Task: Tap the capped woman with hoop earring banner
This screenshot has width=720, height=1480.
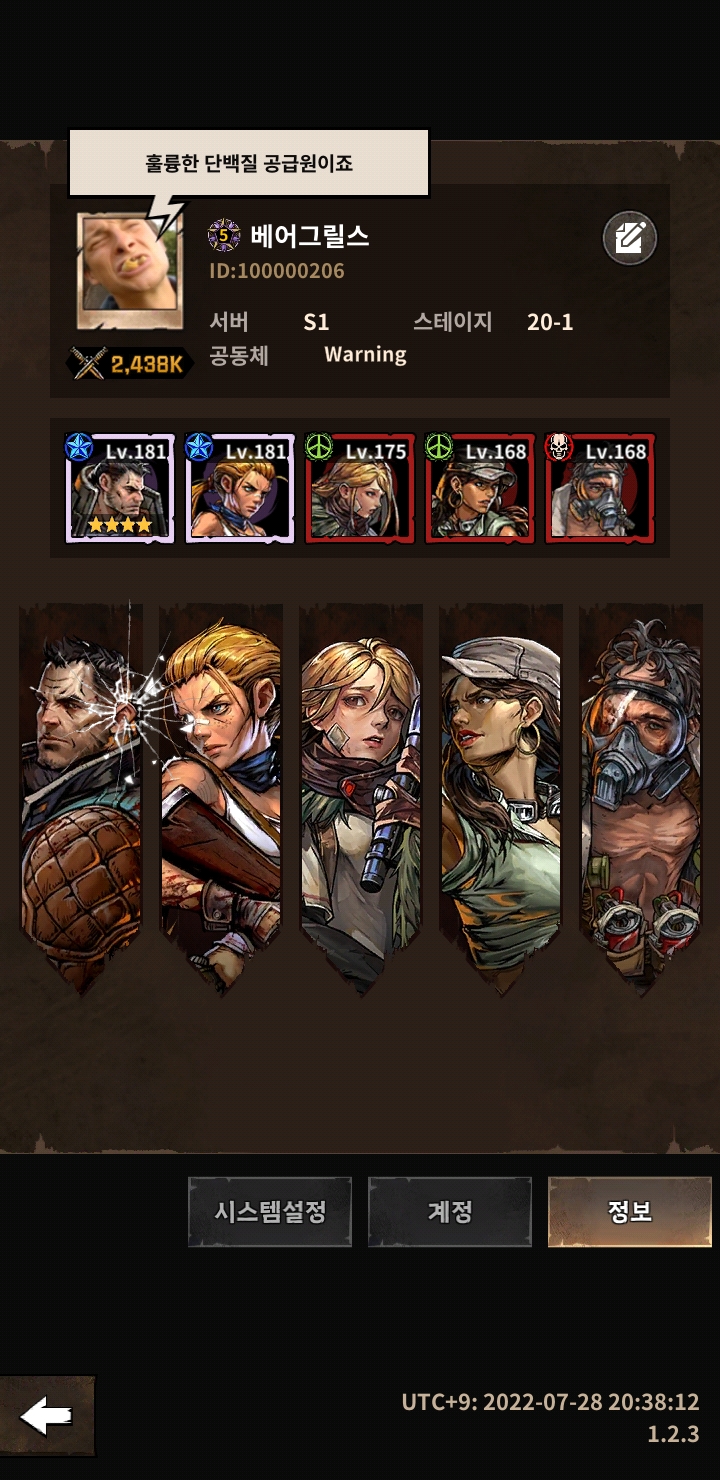Action: tap(501, 790)
